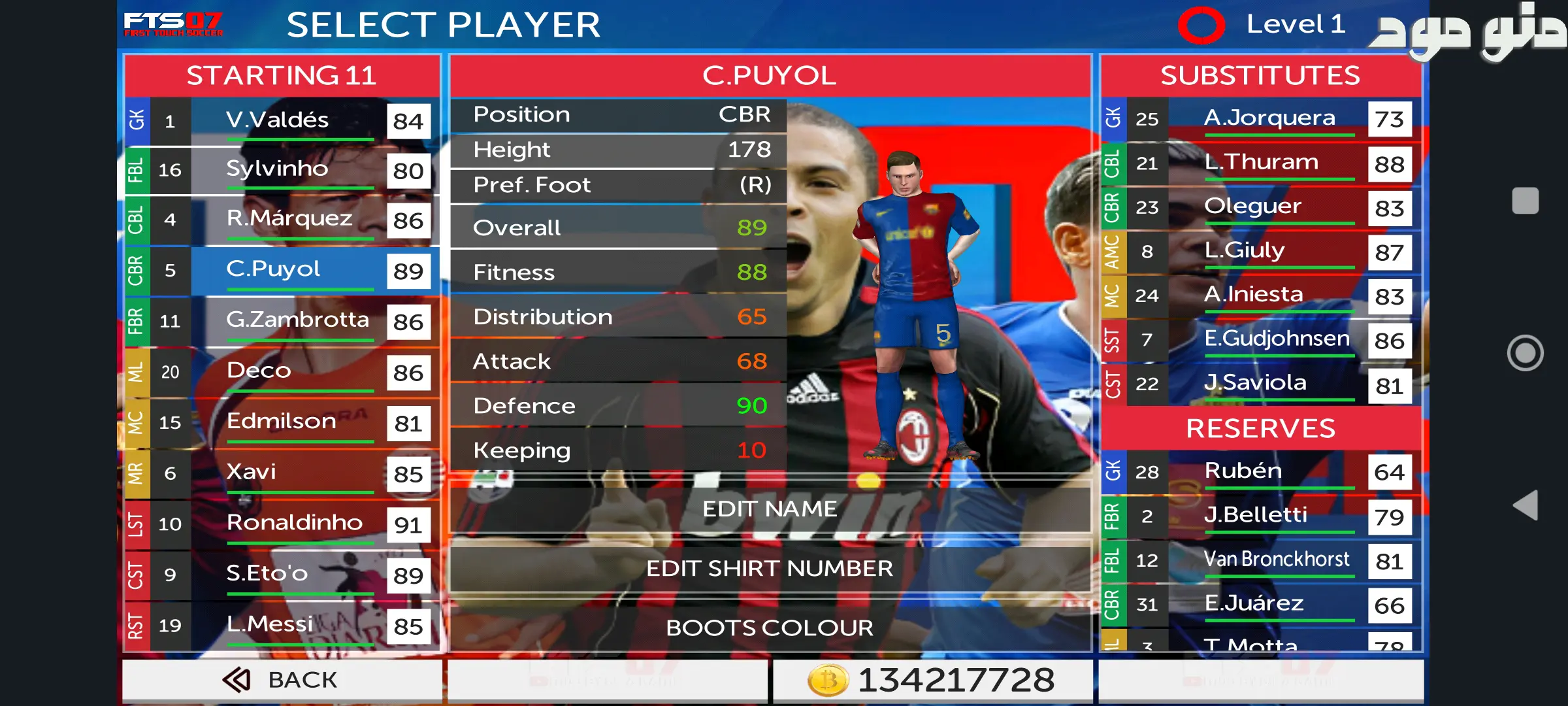Open the BOOTS COLOUR option
The width and height of the screenshot is (1568, 706).
pos(770,628)
